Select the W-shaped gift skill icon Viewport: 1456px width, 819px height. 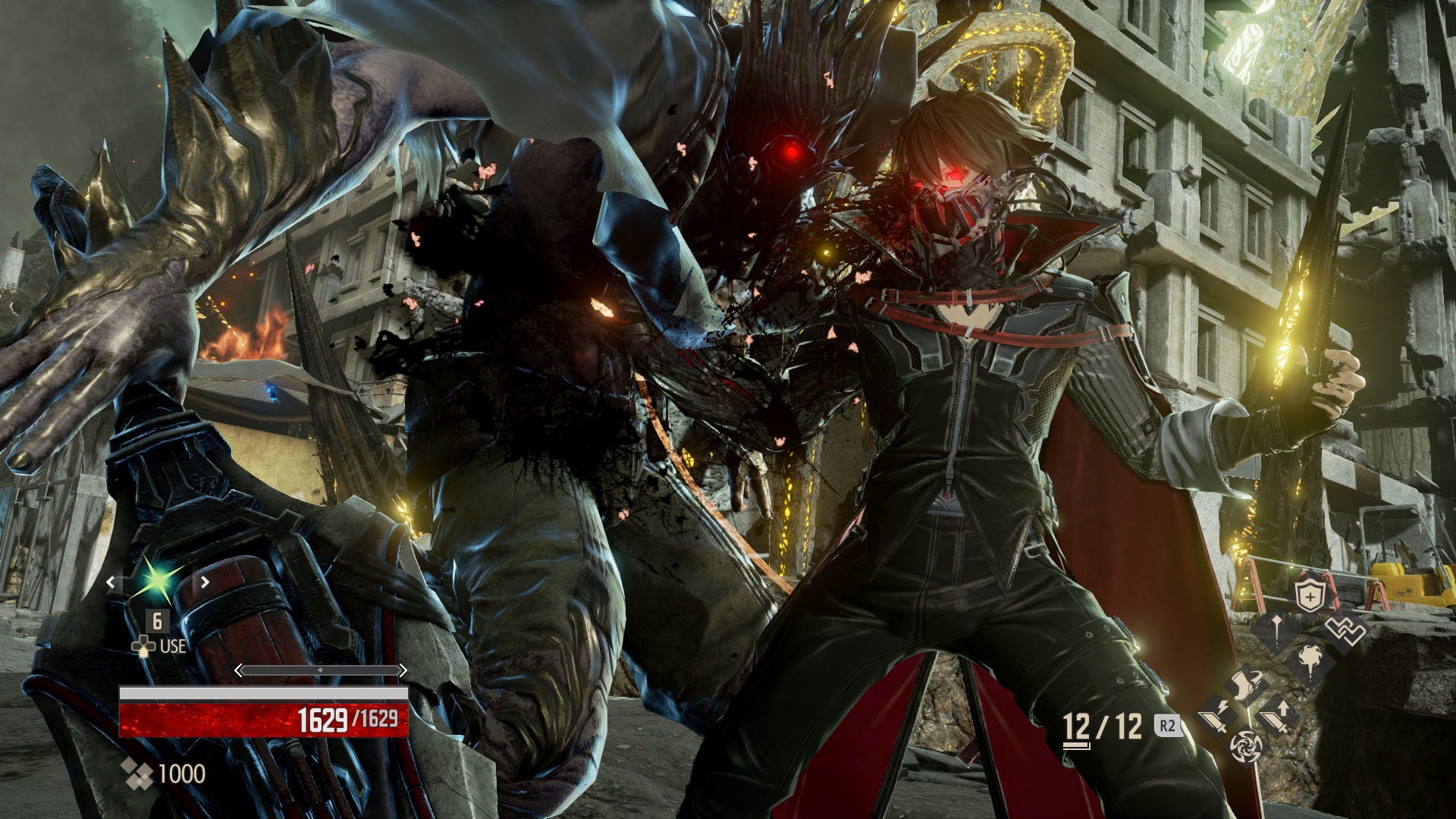point(1344,629)
